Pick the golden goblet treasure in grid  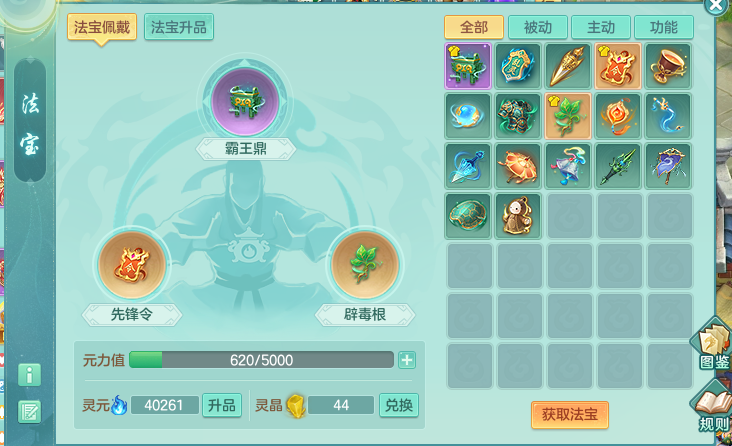tap(668, 65)
